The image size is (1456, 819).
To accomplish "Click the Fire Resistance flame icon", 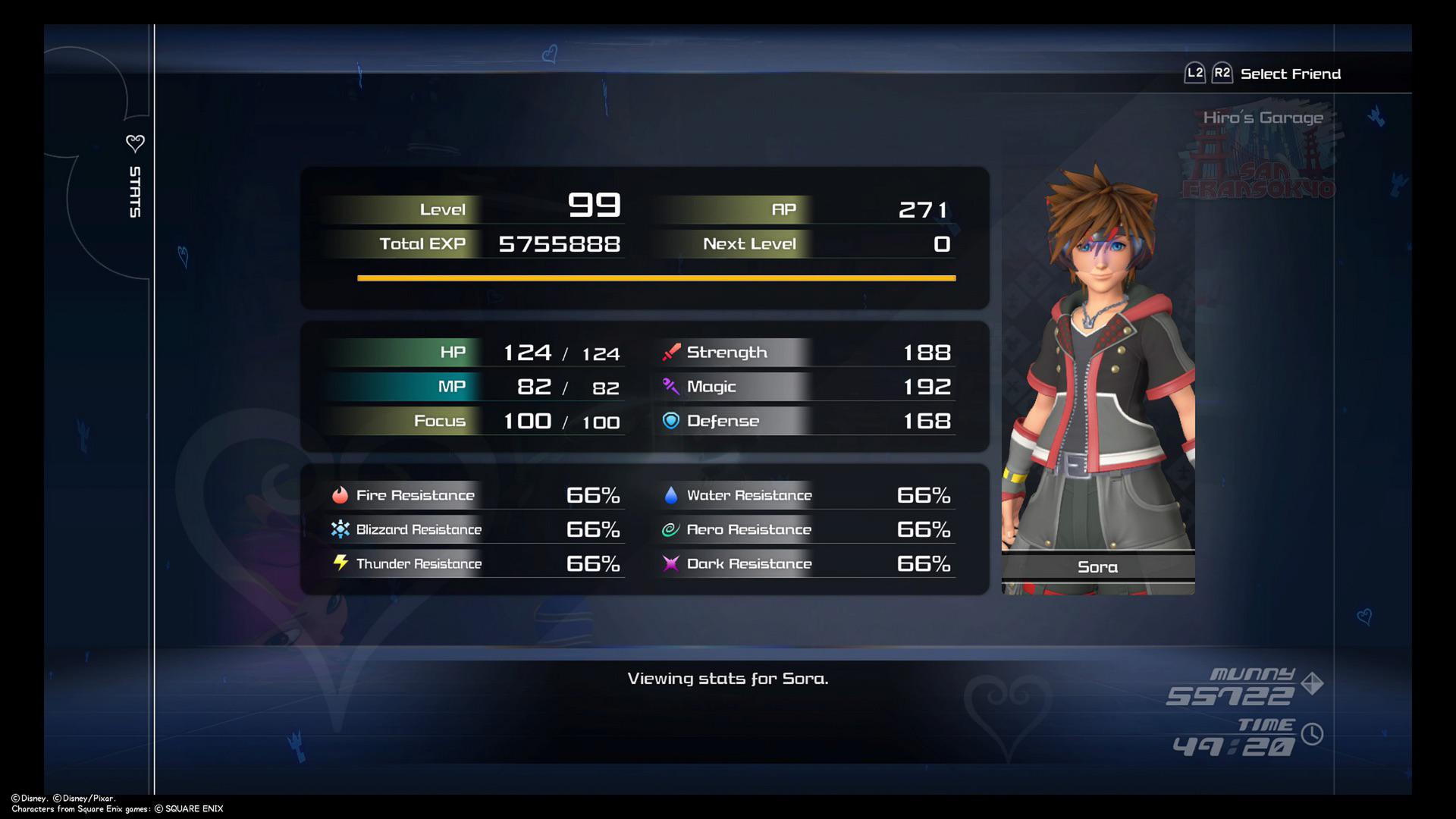I will click(340, 494).
